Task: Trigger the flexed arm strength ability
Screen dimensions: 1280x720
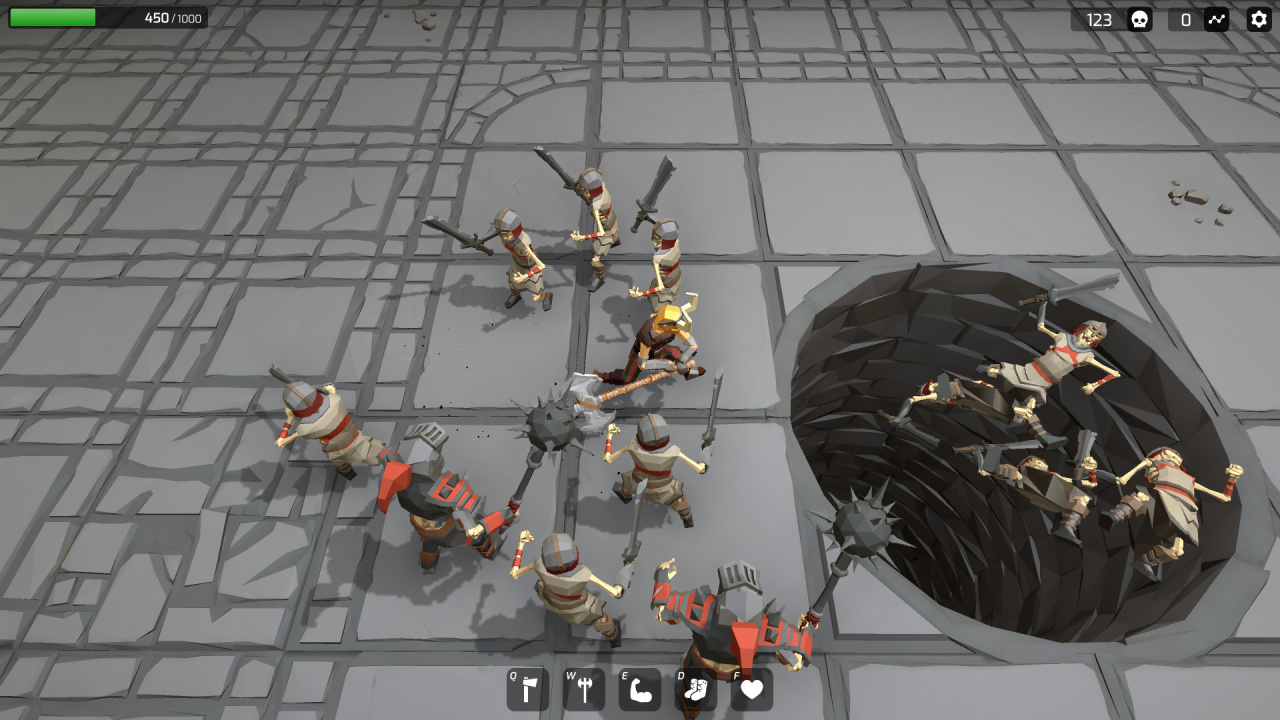Action: (x=640, y=689)
